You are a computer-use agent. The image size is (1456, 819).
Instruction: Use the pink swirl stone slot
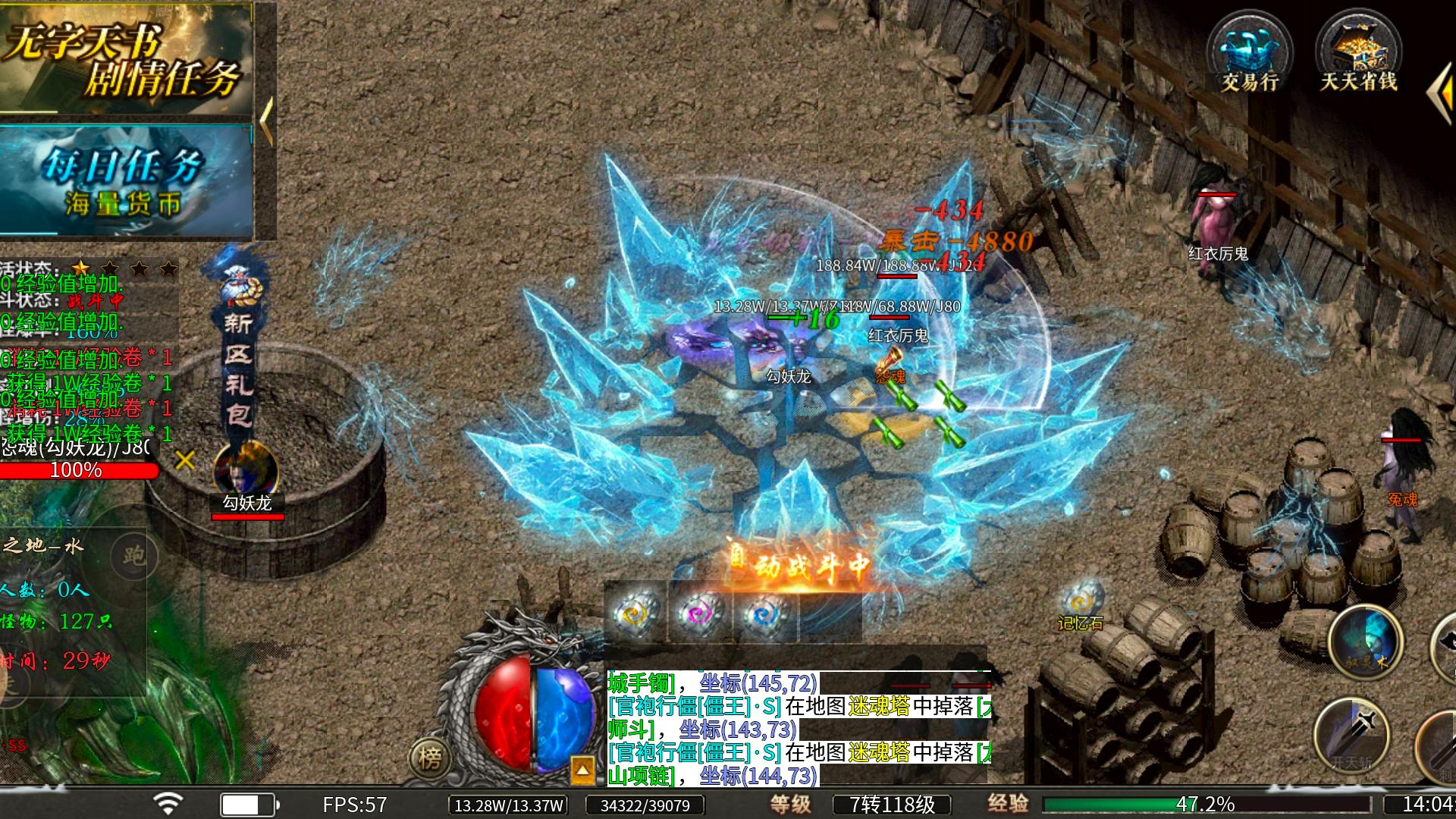pyautogui.click(x=699, y=614)
